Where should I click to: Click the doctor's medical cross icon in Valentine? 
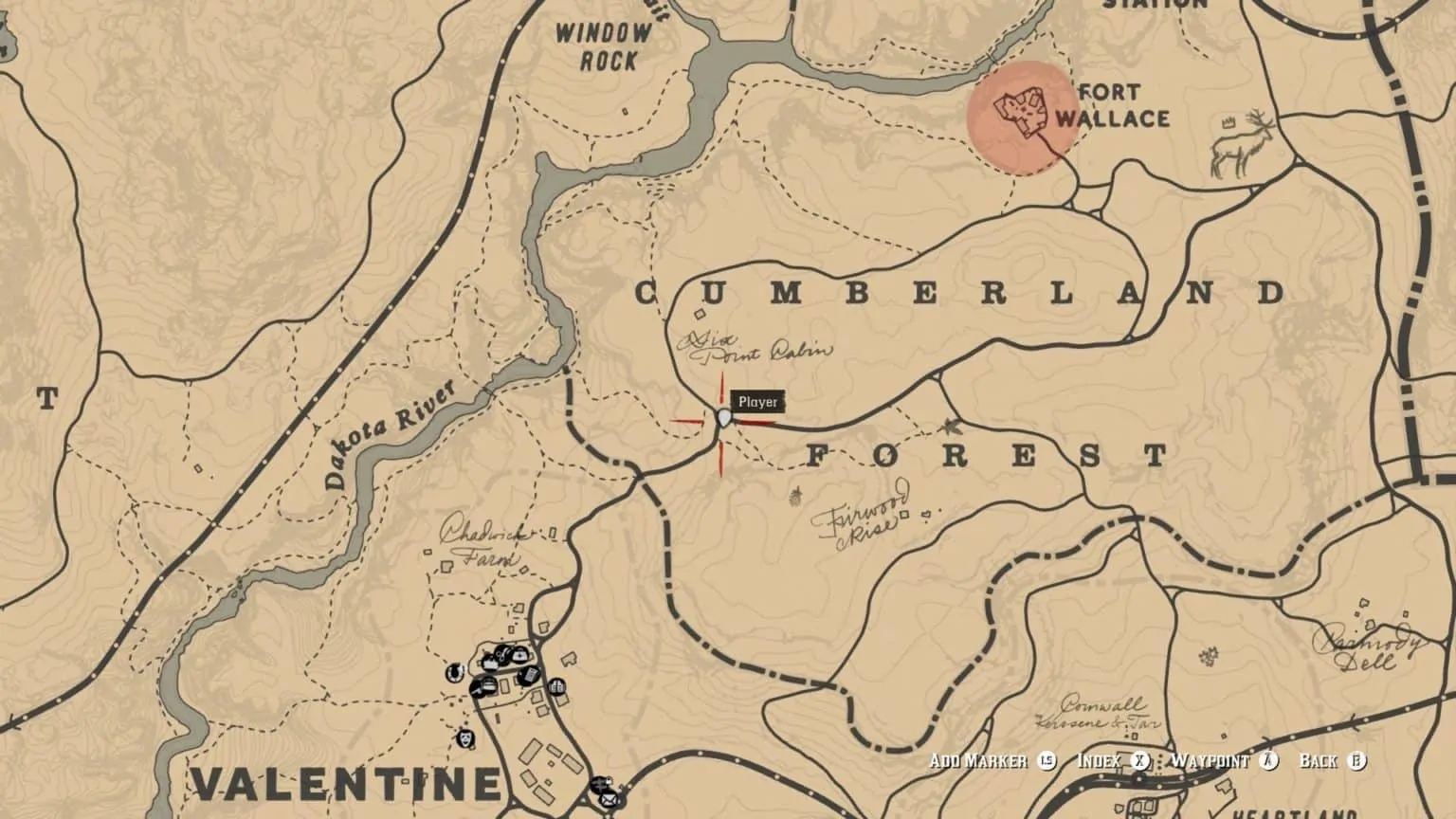point(519,656)
